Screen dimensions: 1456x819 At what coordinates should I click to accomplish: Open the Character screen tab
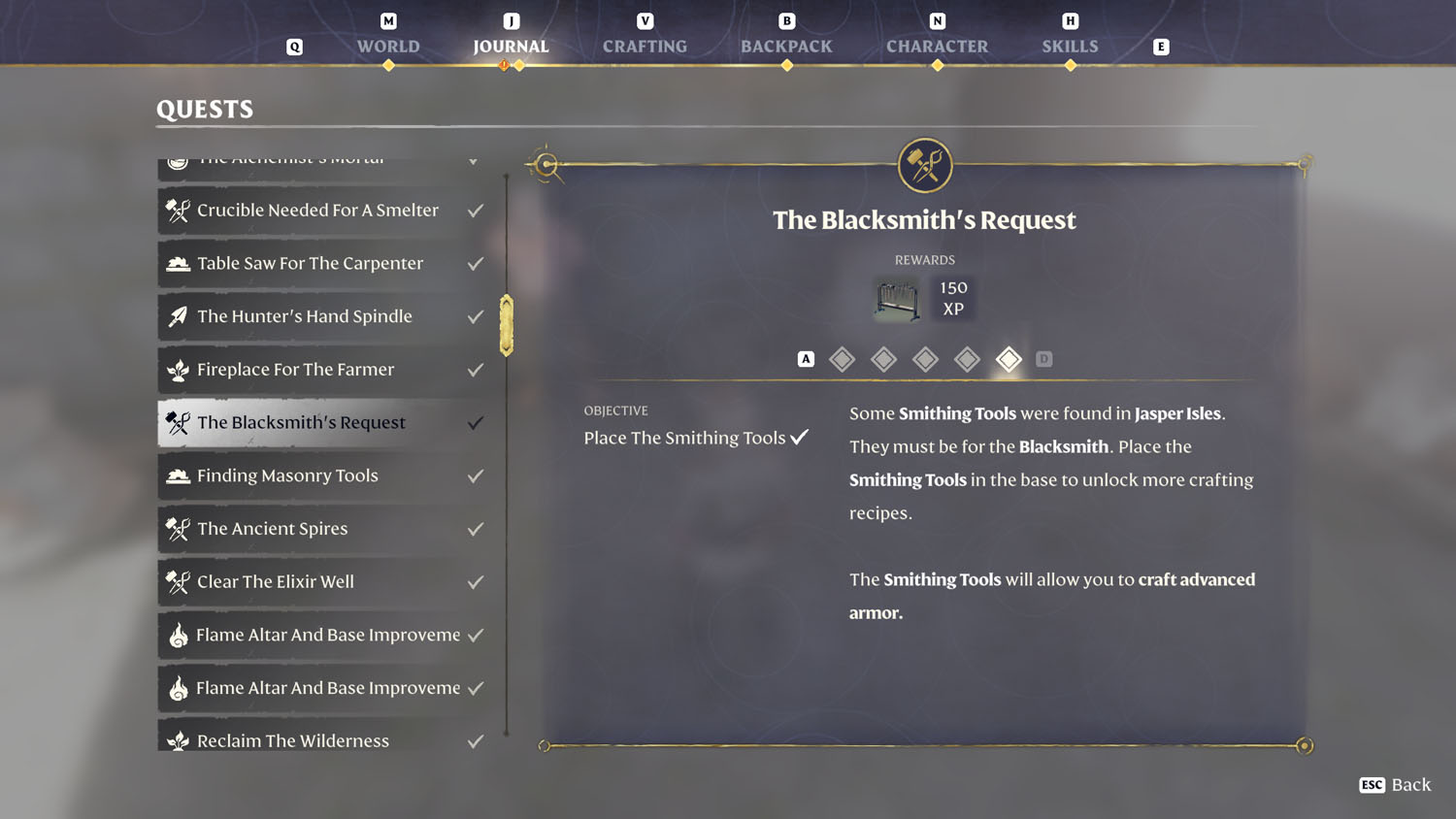coord(937,46)
